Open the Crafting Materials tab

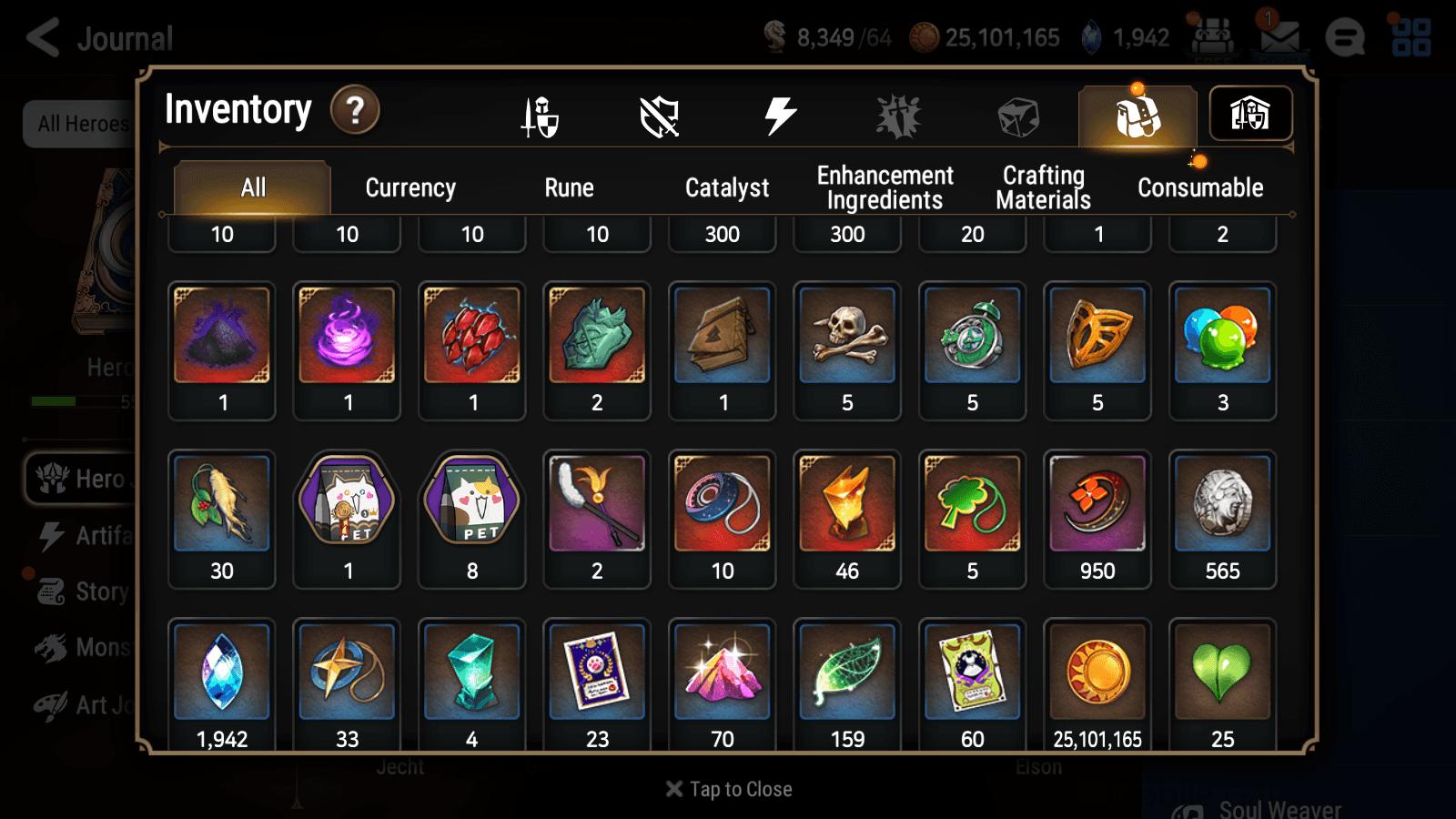tap(1043, 187)
